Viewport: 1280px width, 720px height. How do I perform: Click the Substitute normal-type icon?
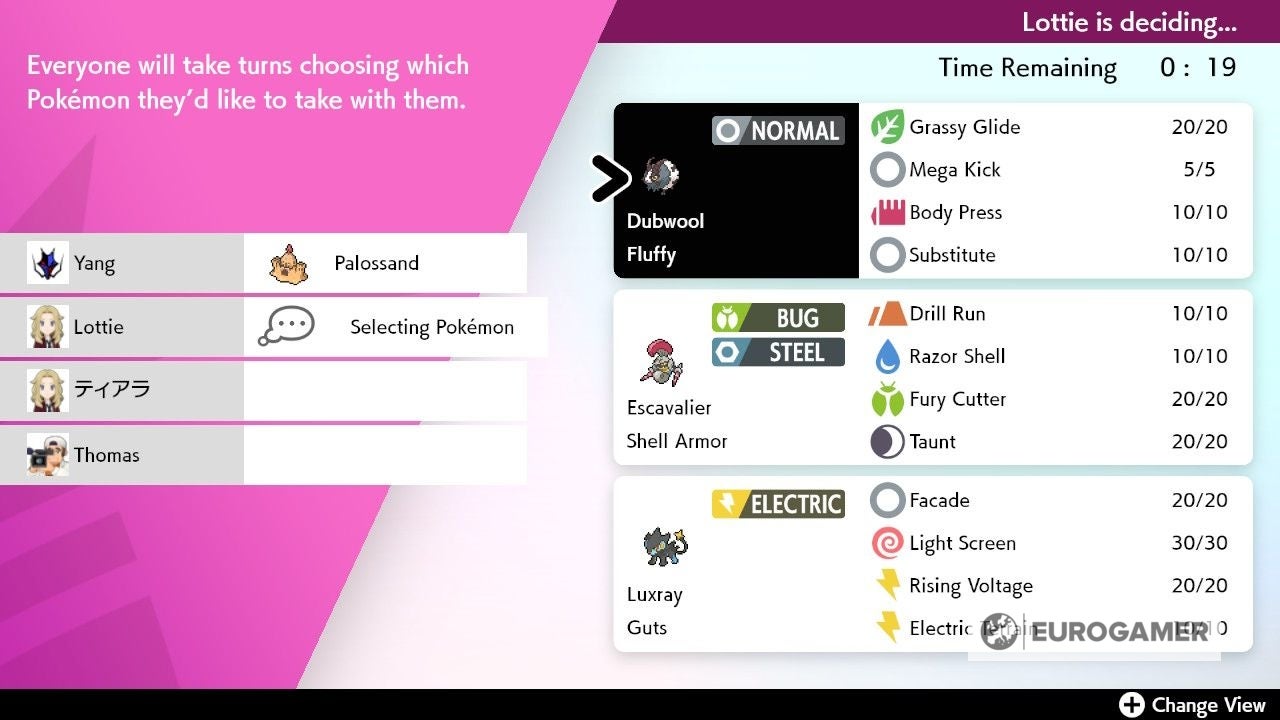889,255
